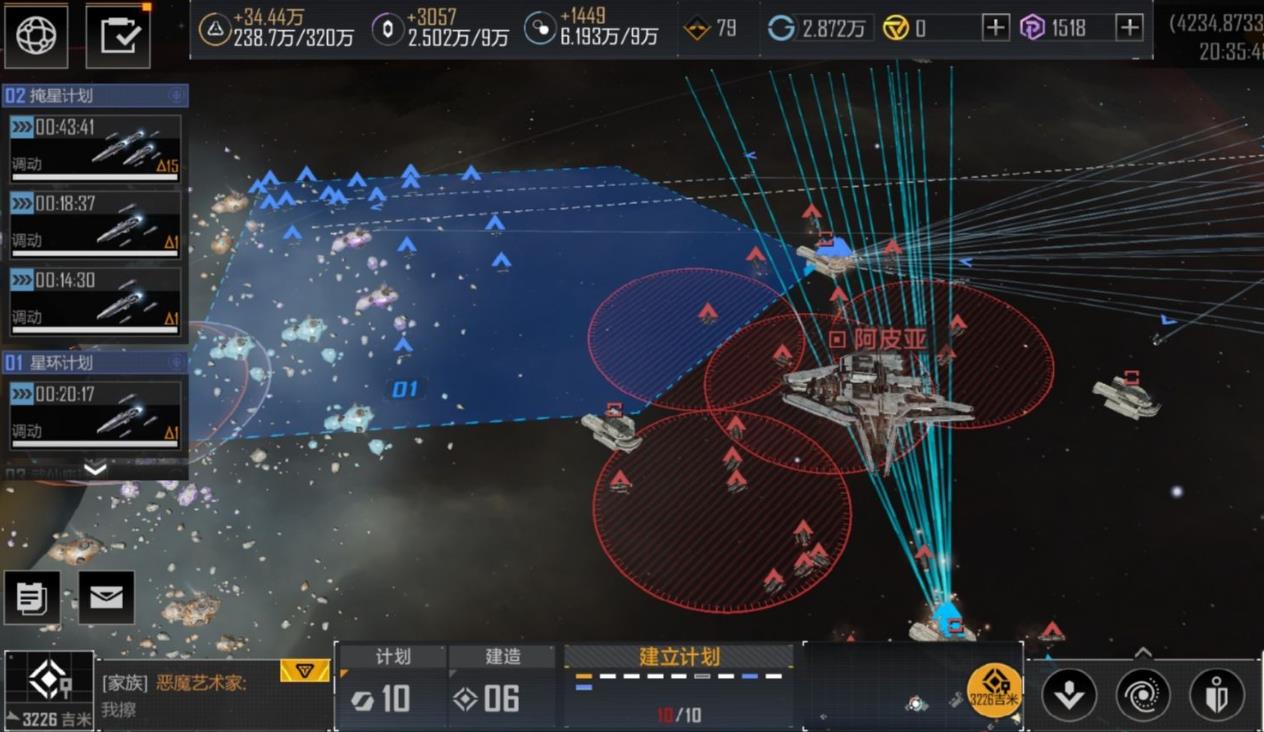Select the fleet with 00:18:37 timer

click(95, 224)
